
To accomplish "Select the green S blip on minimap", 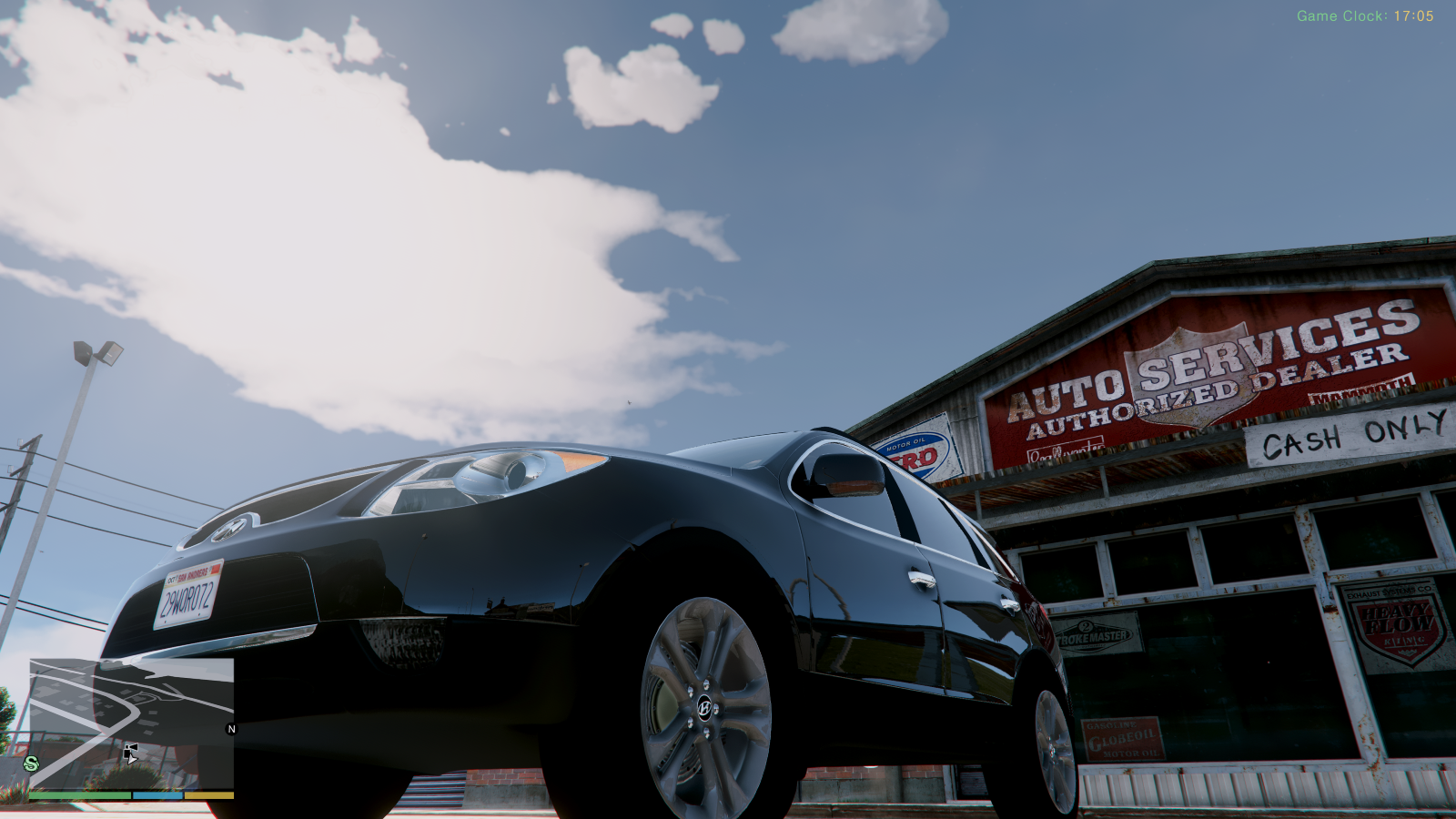I will click(x=32, y=763).
